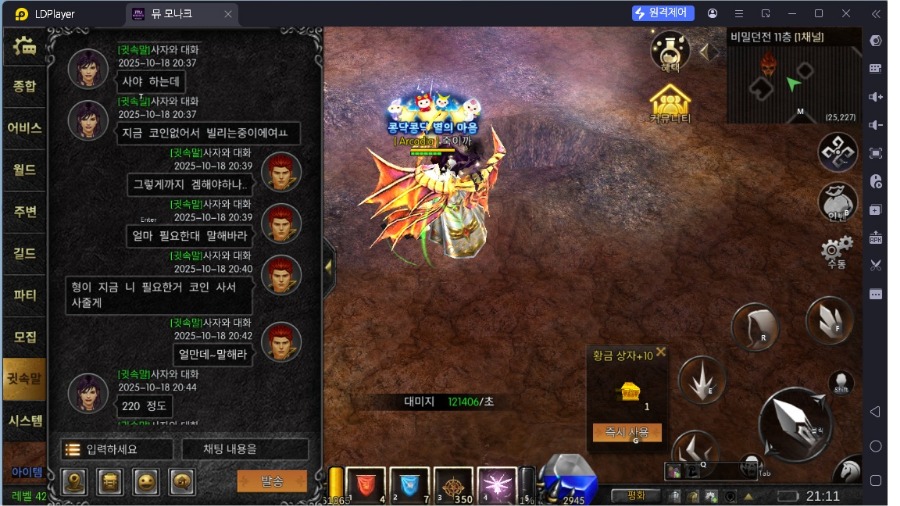Image resolution: width=900 pixels, height=506 pixels.
Task: Activate the purple starburst hotbar skill
Action: (x=497, y=484)
